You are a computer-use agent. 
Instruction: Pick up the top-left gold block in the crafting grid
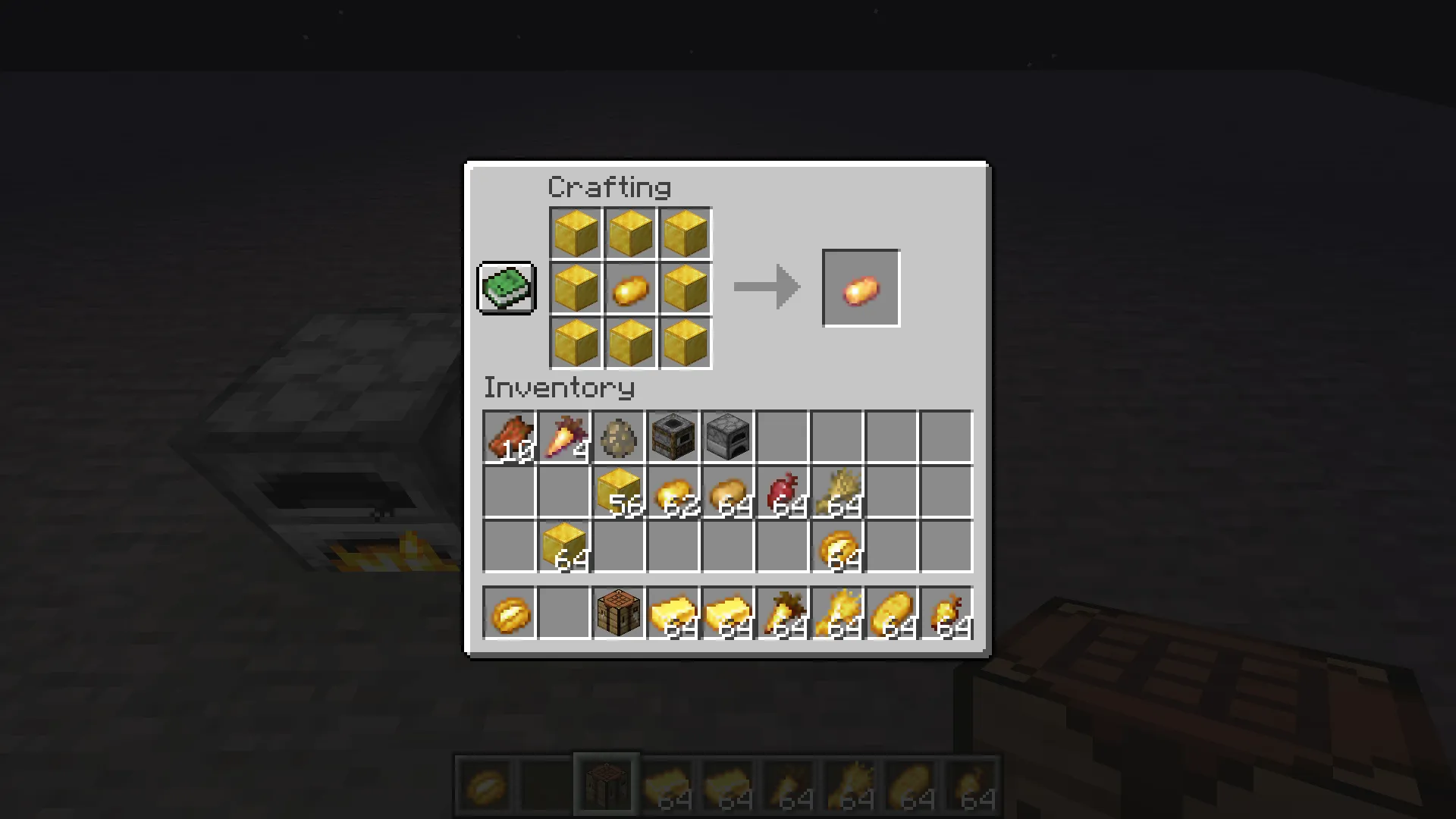pos(576,233)
